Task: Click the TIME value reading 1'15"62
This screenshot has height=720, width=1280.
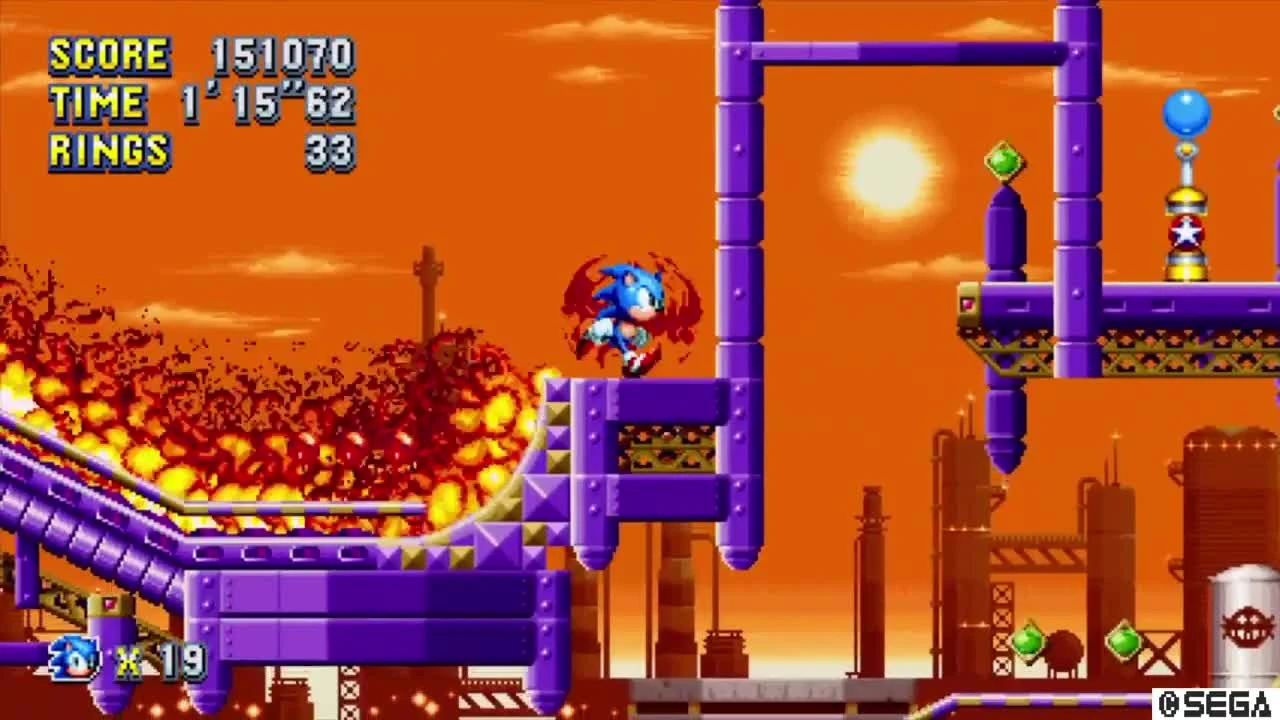Action: click(270, 103)
